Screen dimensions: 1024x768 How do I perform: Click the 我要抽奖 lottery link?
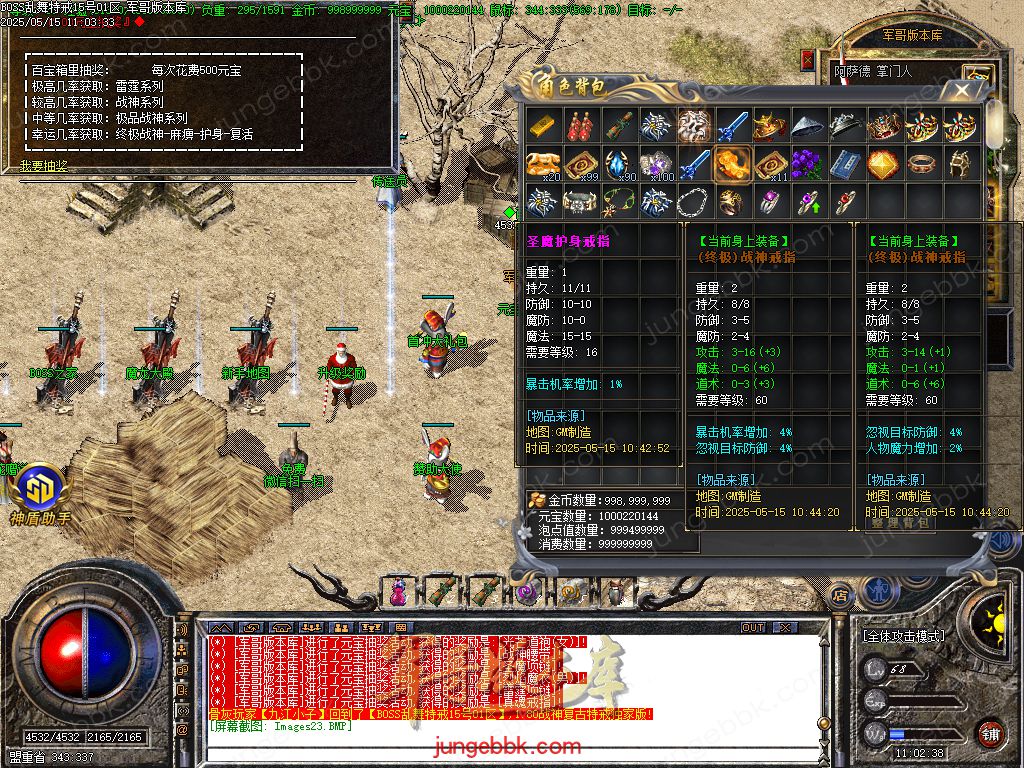[x=44, y=166]
